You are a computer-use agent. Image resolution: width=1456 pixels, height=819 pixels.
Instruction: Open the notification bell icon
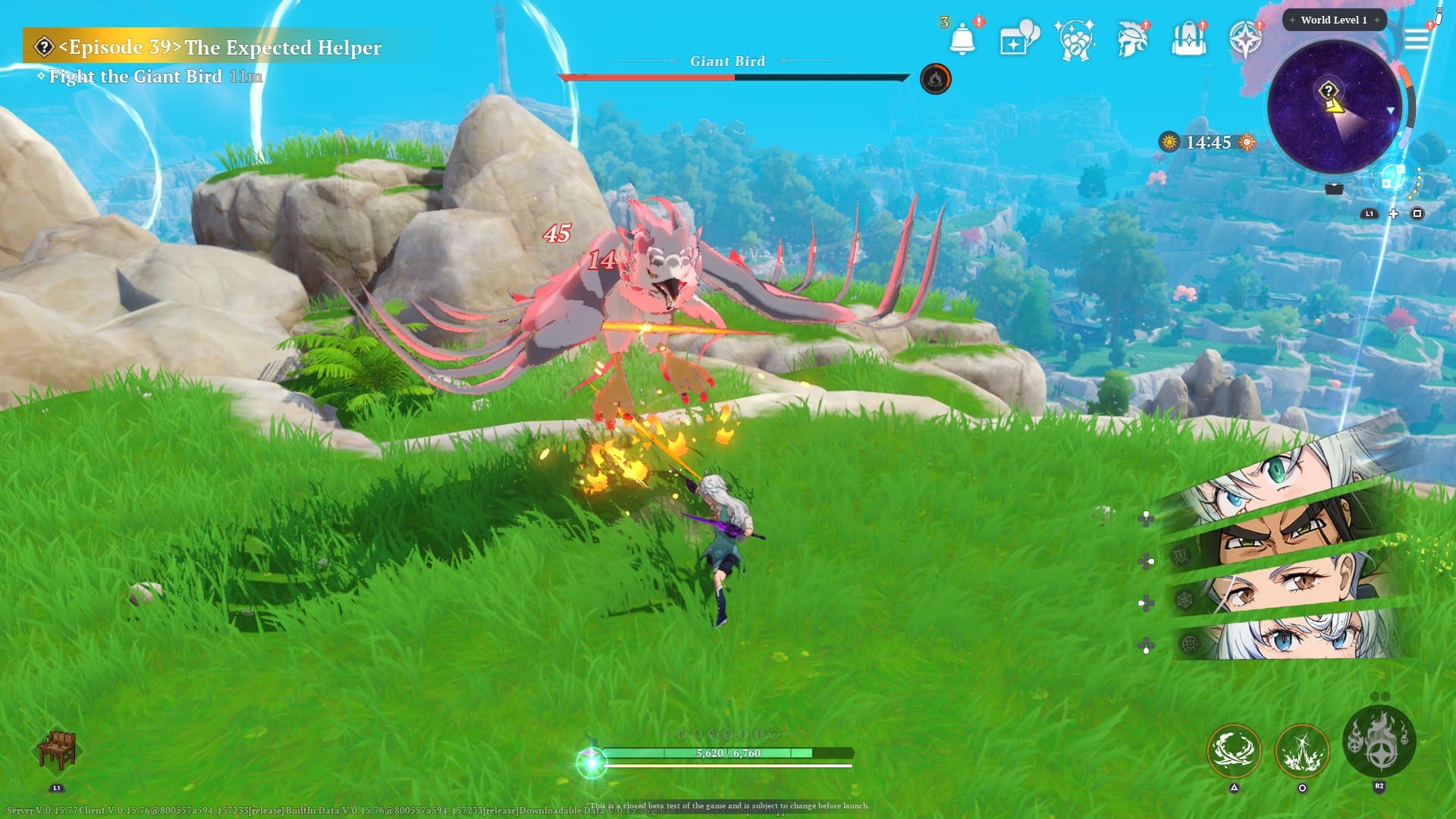tap(962, 38)
